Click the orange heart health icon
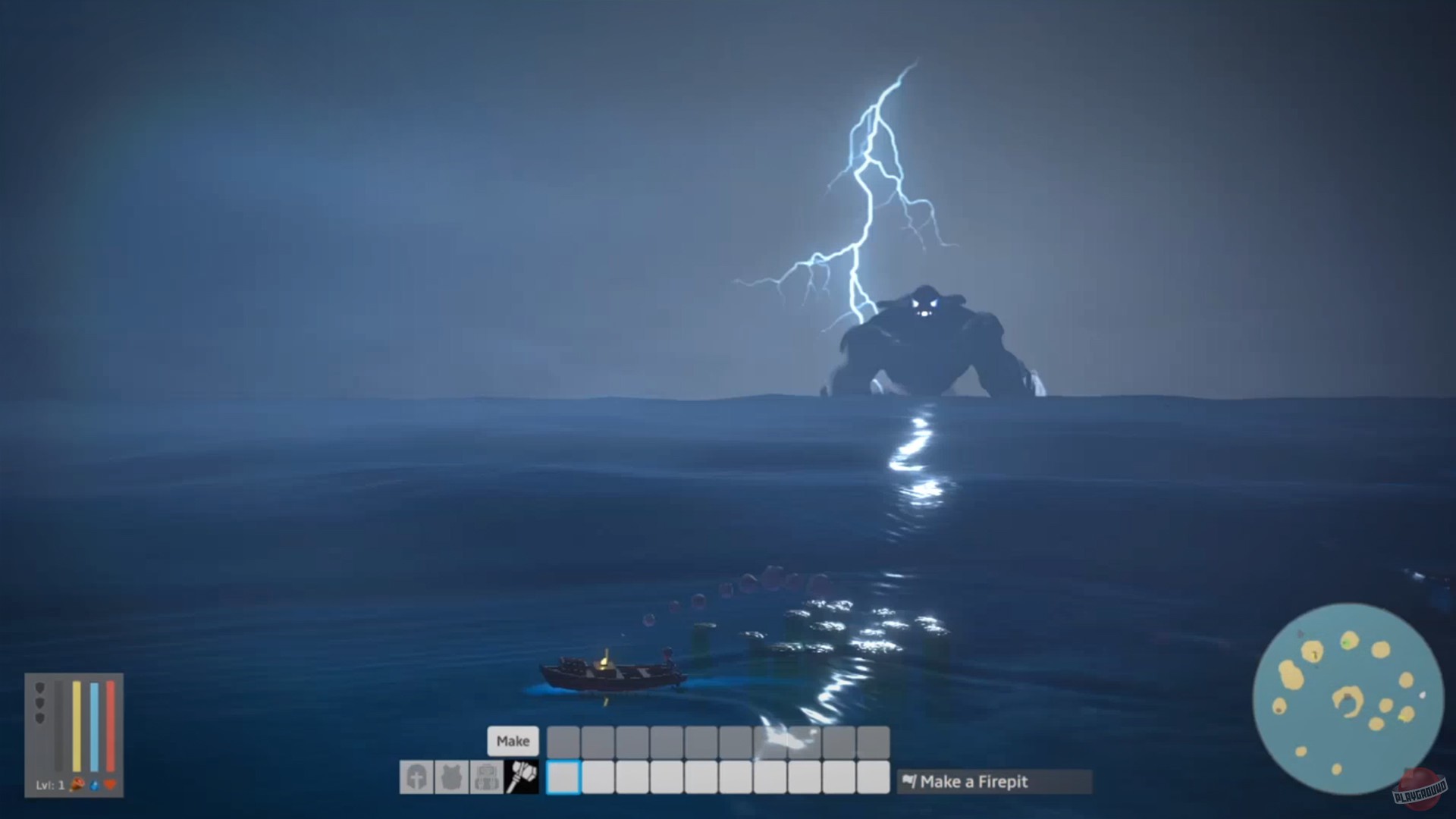Viewport: 1456px width, 819px height. tap(111, 785)
